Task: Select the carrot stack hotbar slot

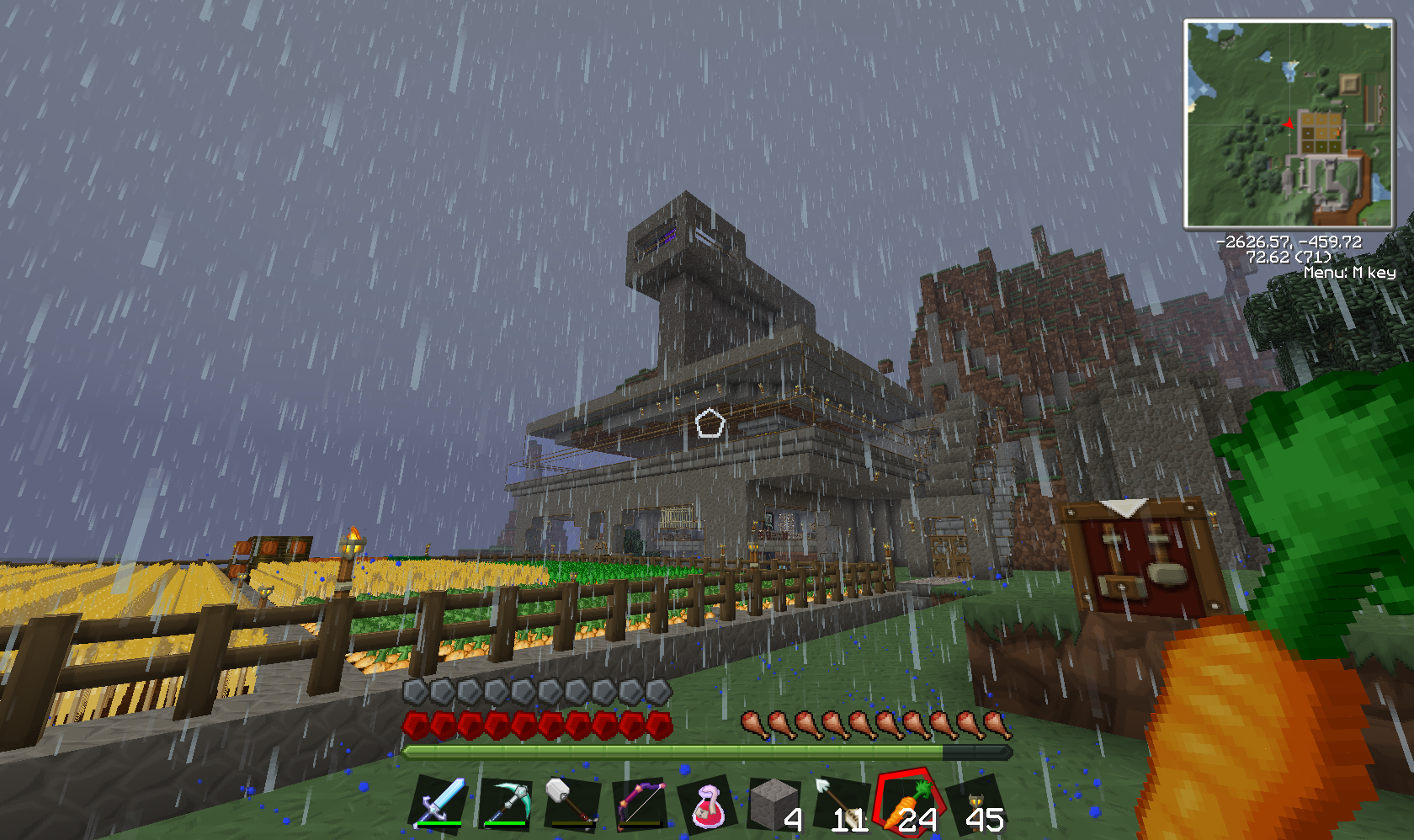Action: pos(908,804)
